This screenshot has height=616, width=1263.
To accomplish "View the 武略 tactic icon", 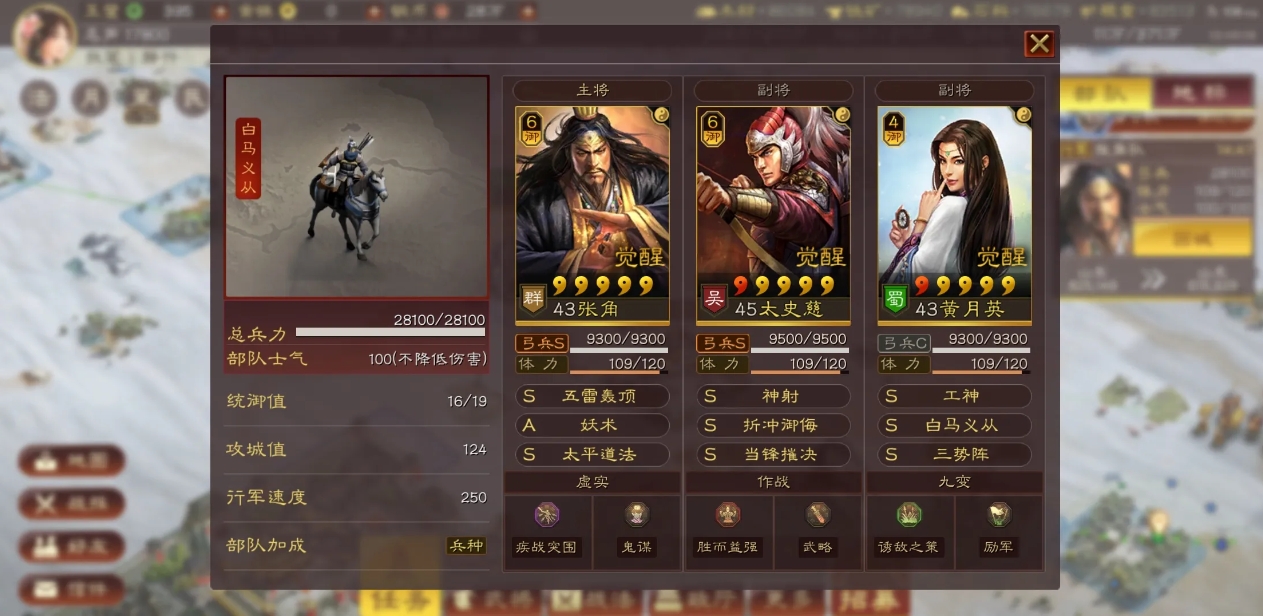I will [x=817, y=515].
